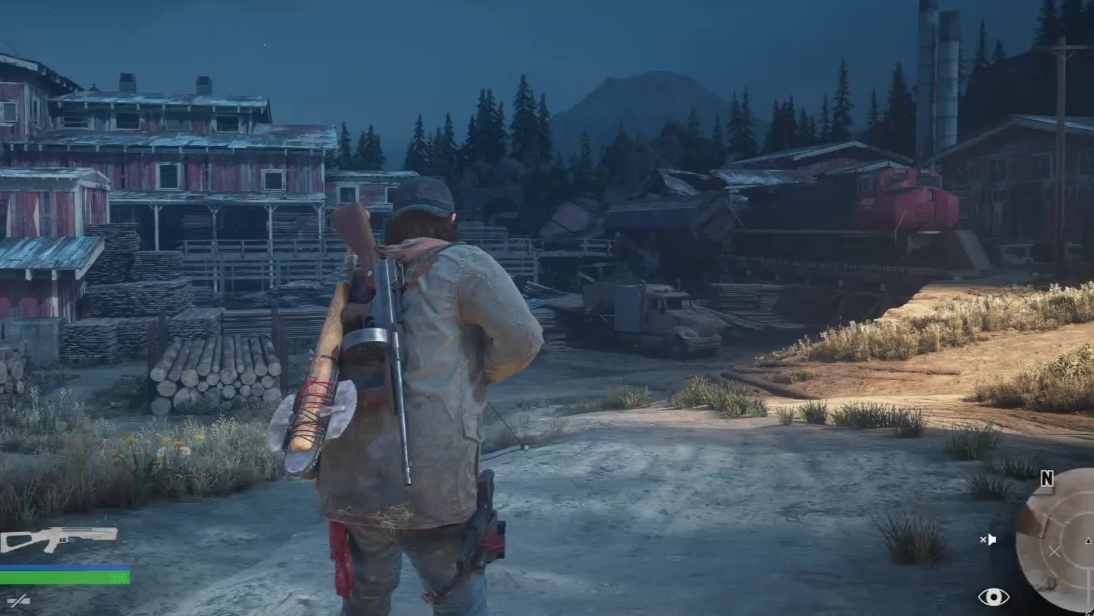
Task: Click the crossed-out suppressor icon below health bar
Action: pyautogui.click(x=17, y=602)
